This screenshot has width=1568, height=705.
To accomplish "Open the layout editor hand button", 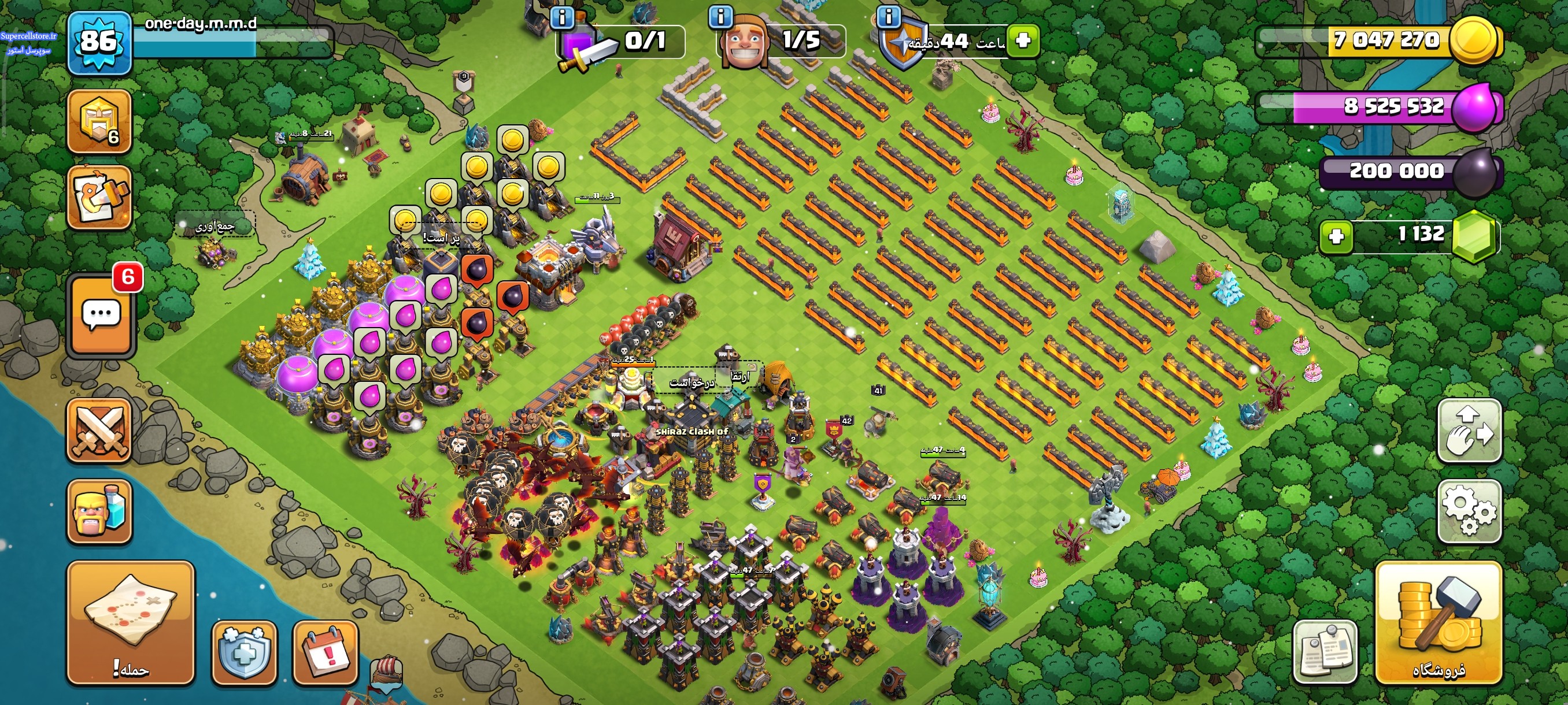I will (1469, 430).
